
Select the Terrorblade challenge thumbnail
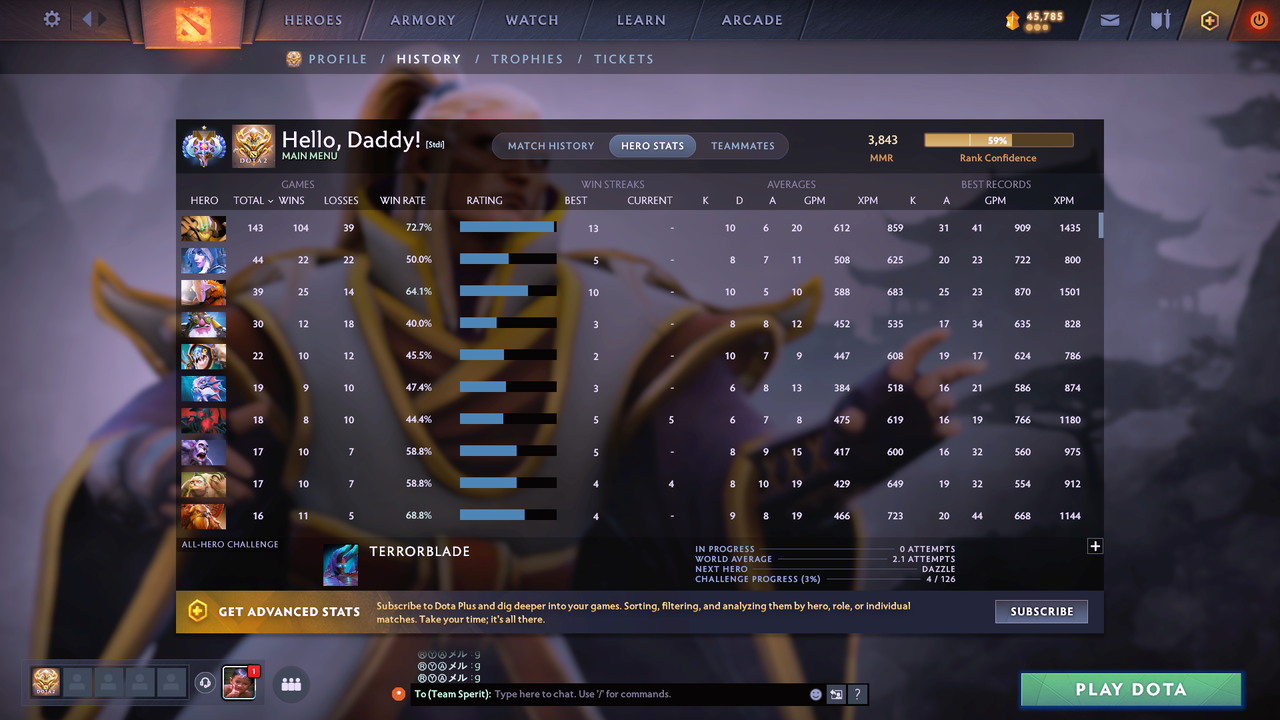tap(340, 565)
